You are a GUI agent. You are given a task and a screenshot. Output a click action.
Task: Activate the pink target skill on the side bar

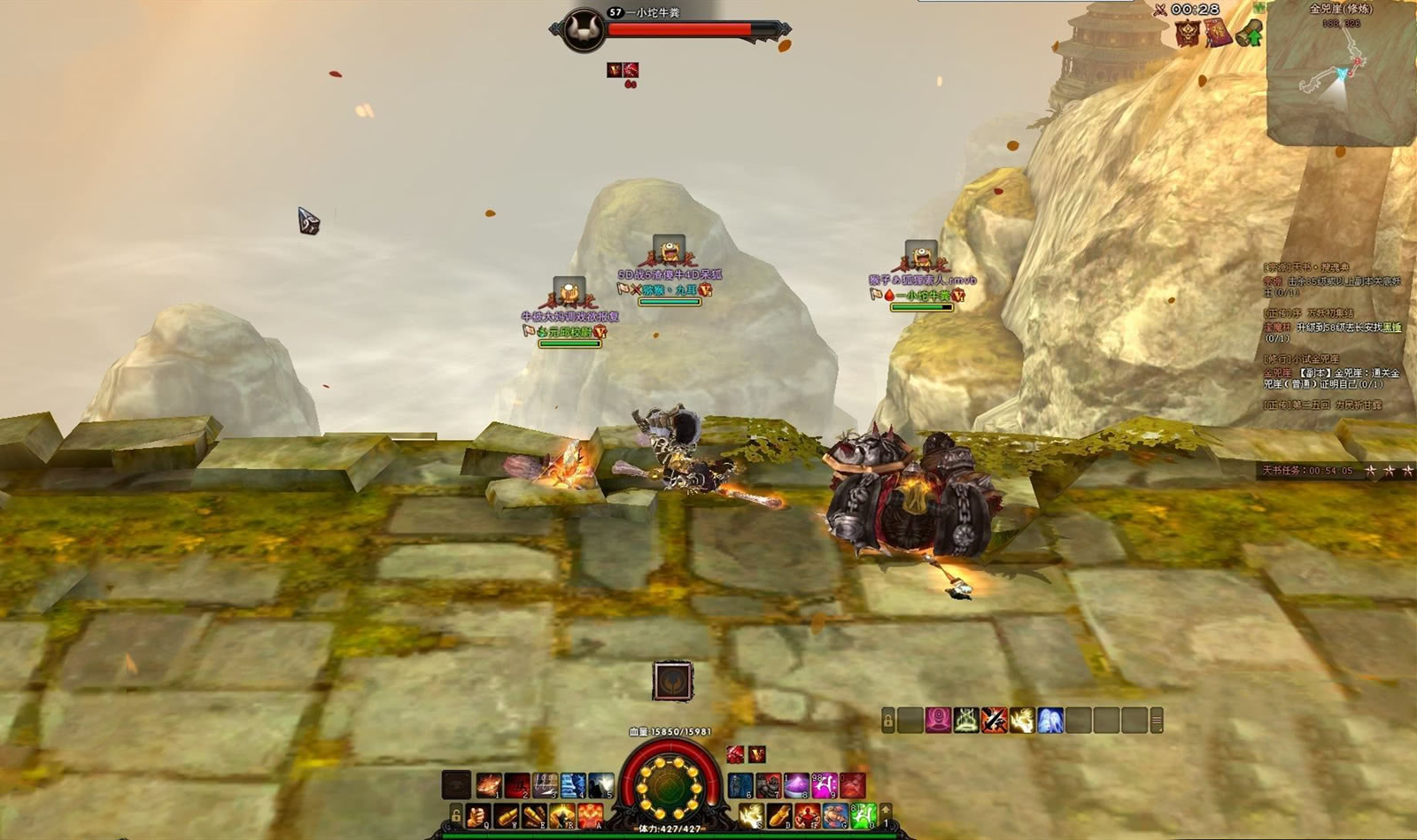tap(939, 720)
